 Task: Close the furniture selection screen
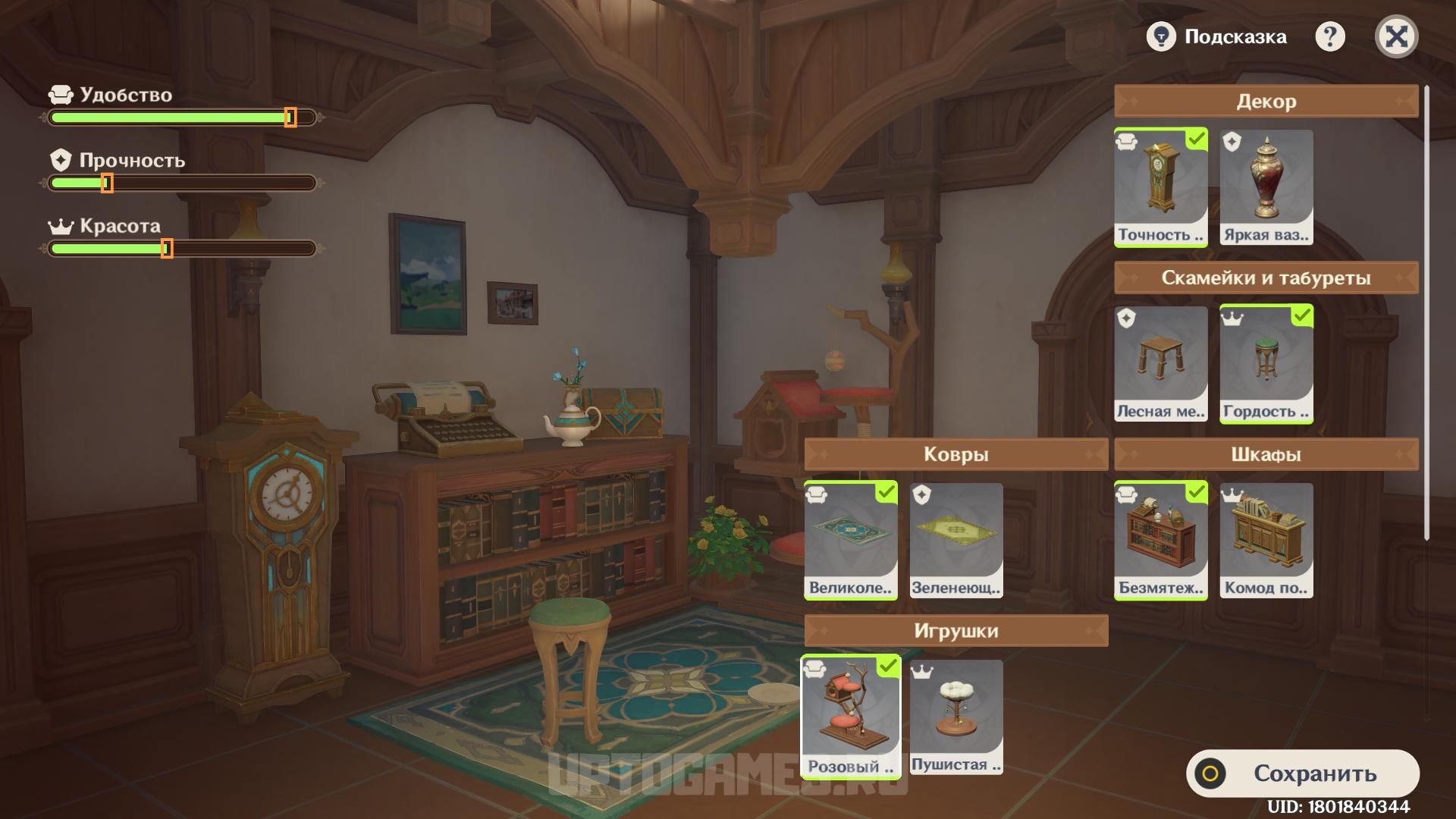click(x=1396, y=36)
